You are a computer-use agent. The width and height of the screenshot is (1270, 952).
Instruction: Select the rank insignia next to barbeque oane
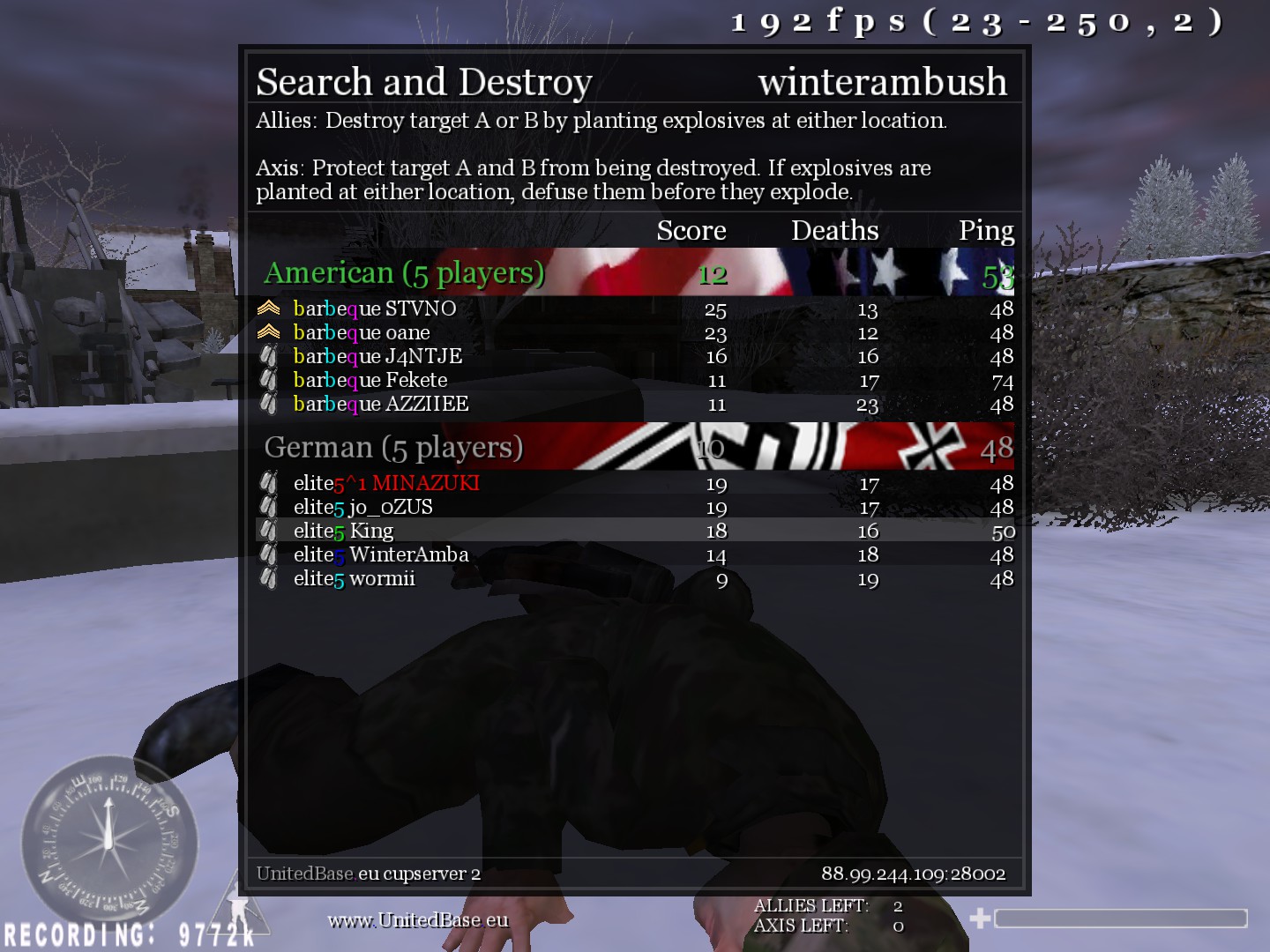point(269,332)
